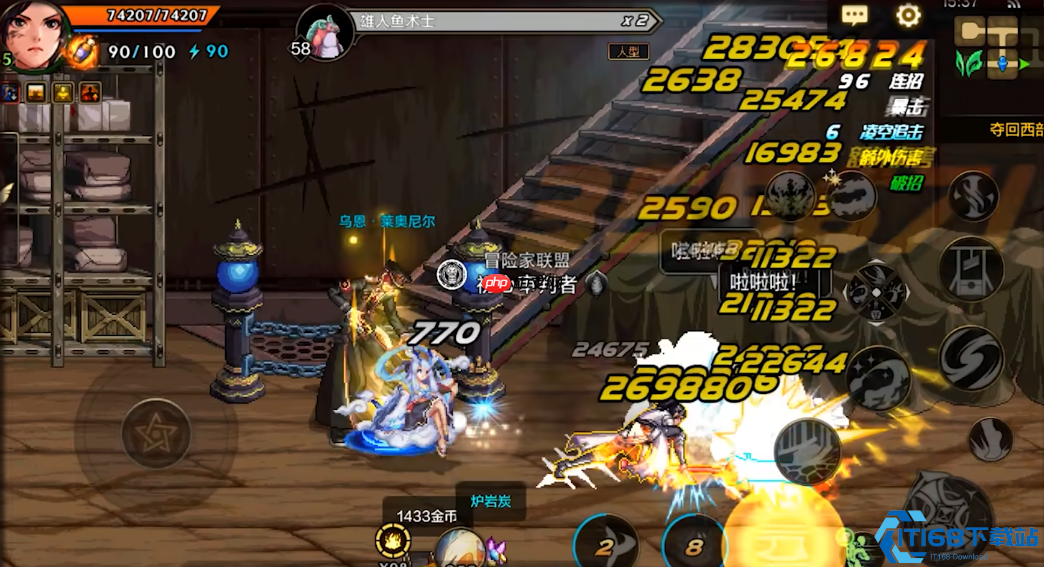
Task: Click the first buff icon under portrait
Action: pos(10,93)
